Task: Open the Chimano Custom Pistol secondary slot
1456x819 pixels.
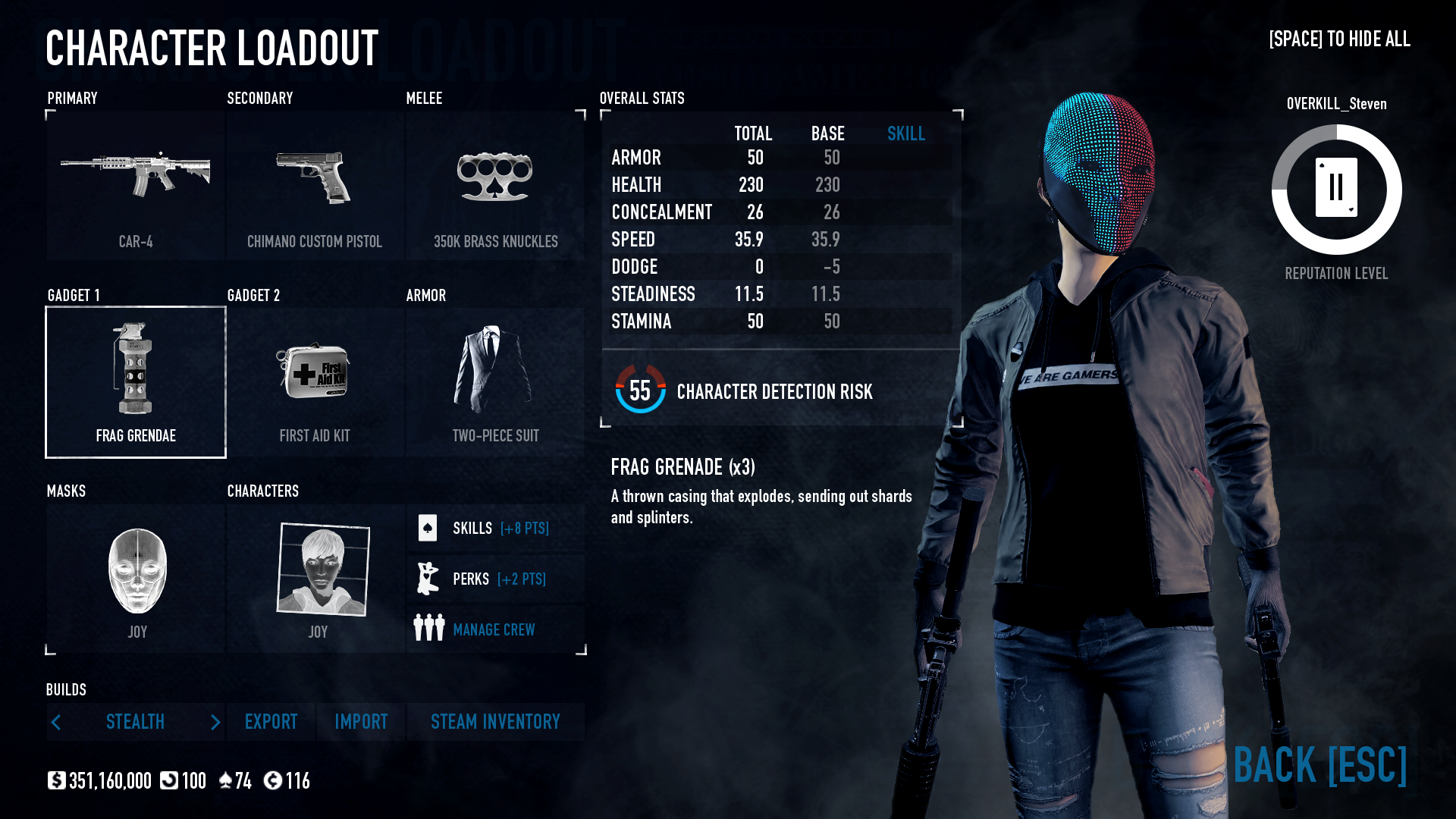Action: pyautogui.click(x=315, y=182)
